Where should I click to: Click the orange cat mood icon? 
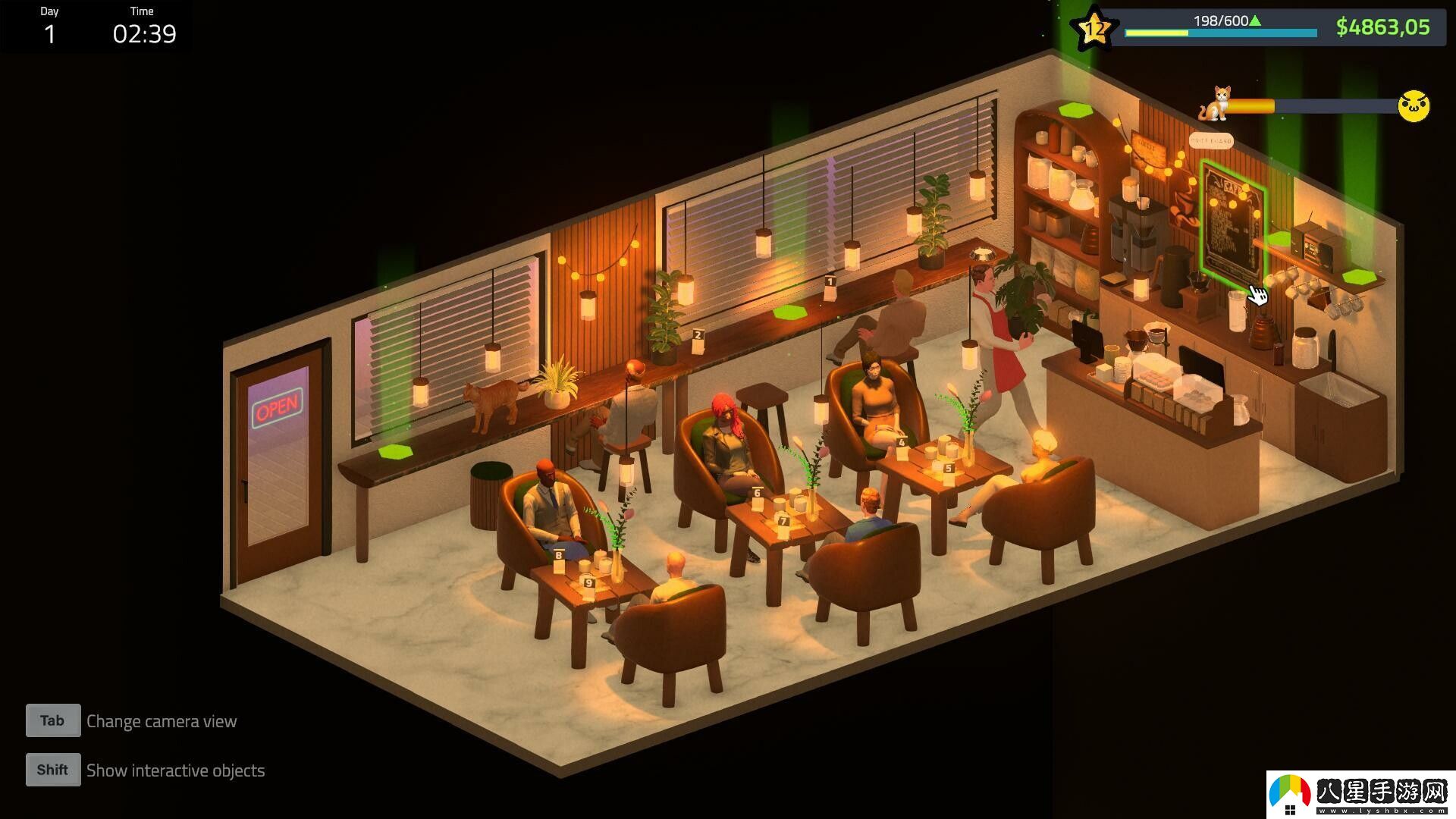(x=1215, y=104)
